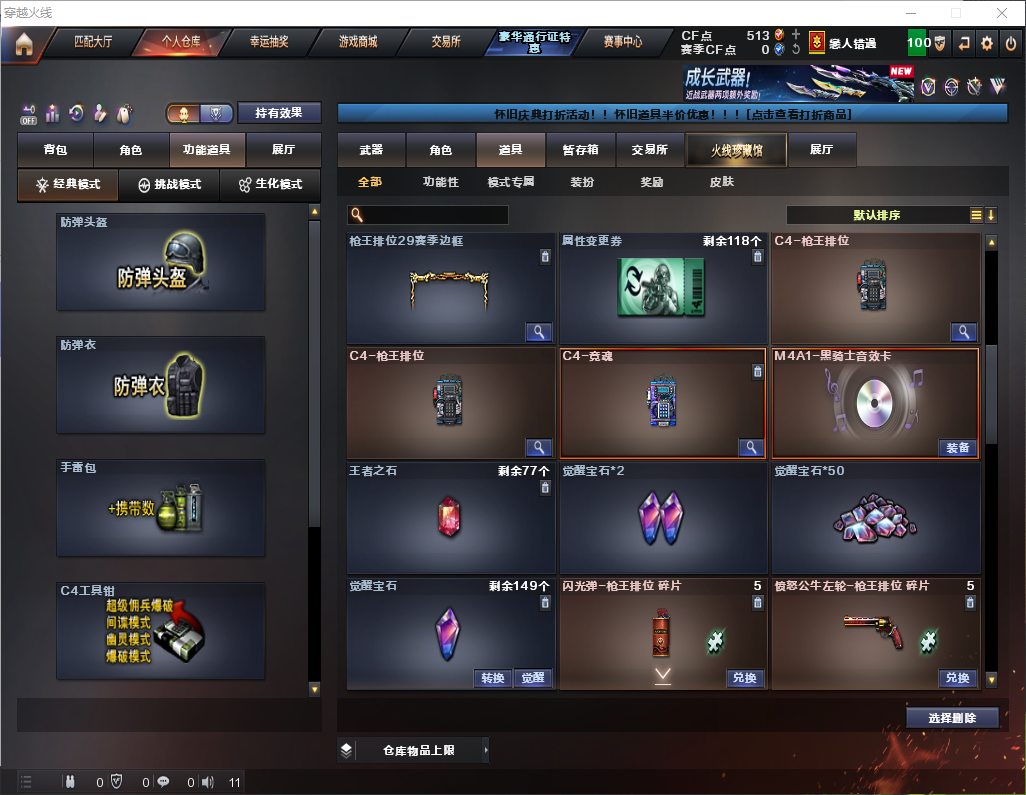The image size is (1026, 795).
Task: Filter items by 功能性 category
Action: point(440,182)
